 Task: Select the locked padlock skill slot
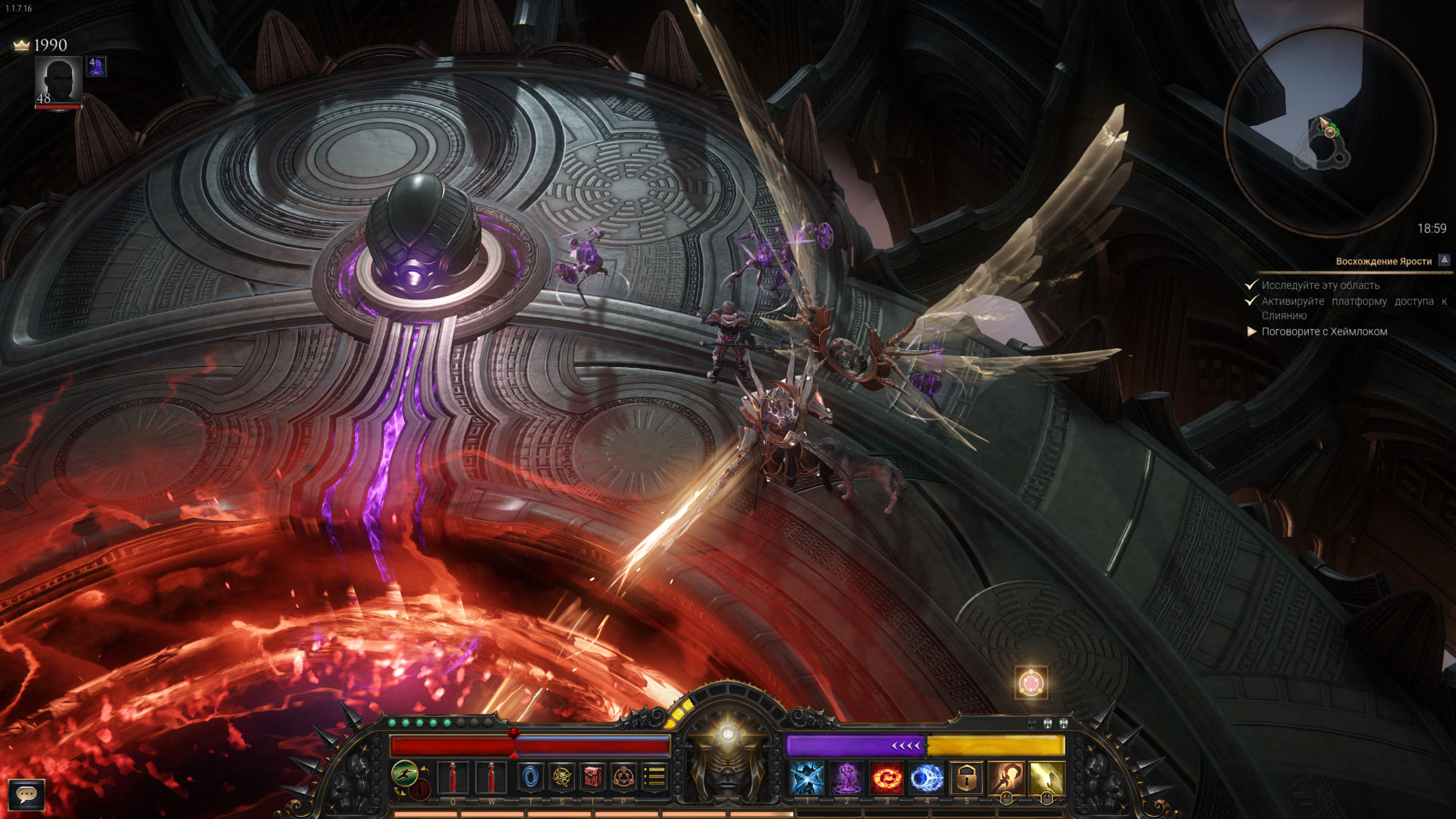(966, 778)
